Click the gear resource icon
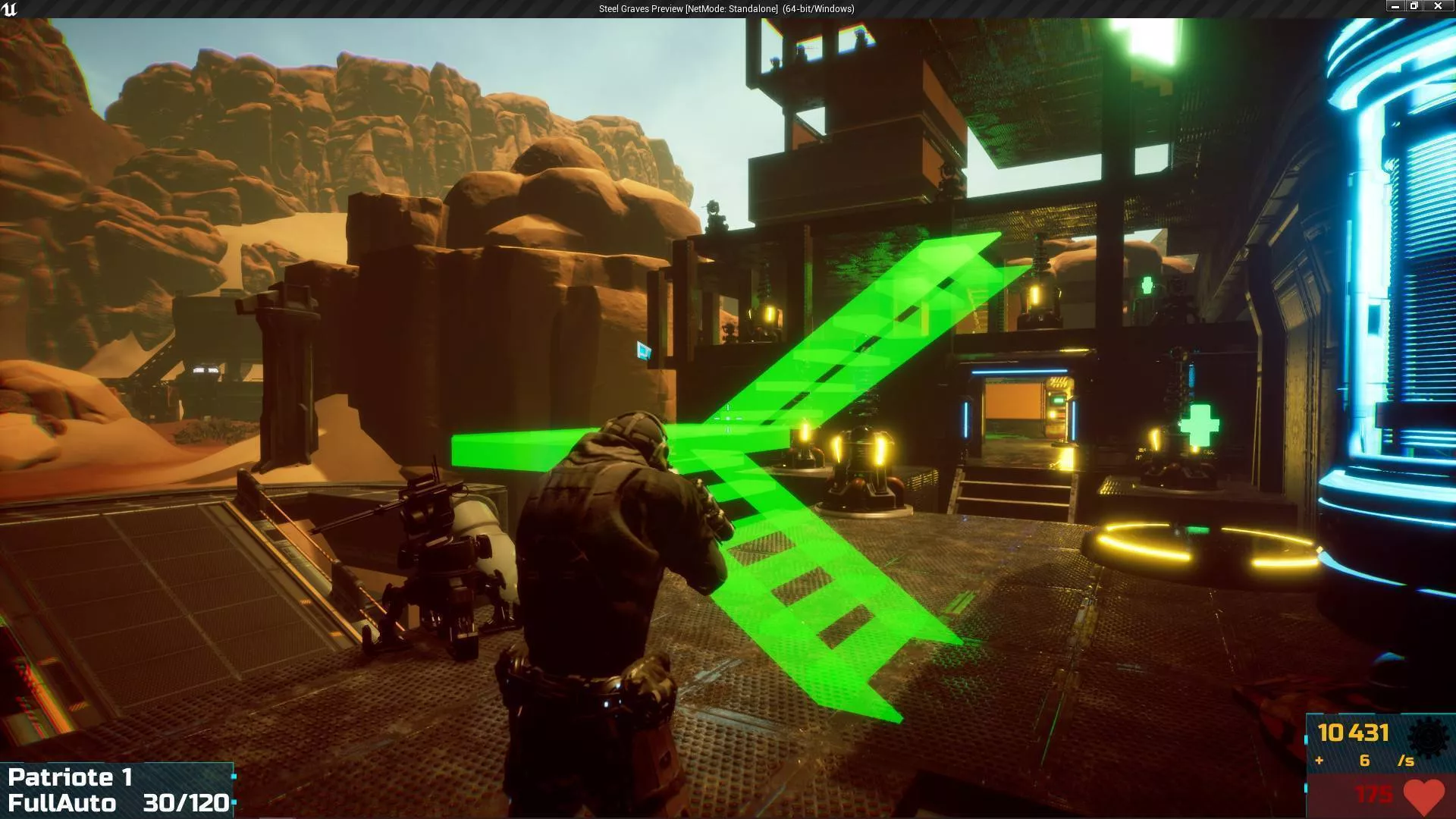 (x=1427, y=736)
